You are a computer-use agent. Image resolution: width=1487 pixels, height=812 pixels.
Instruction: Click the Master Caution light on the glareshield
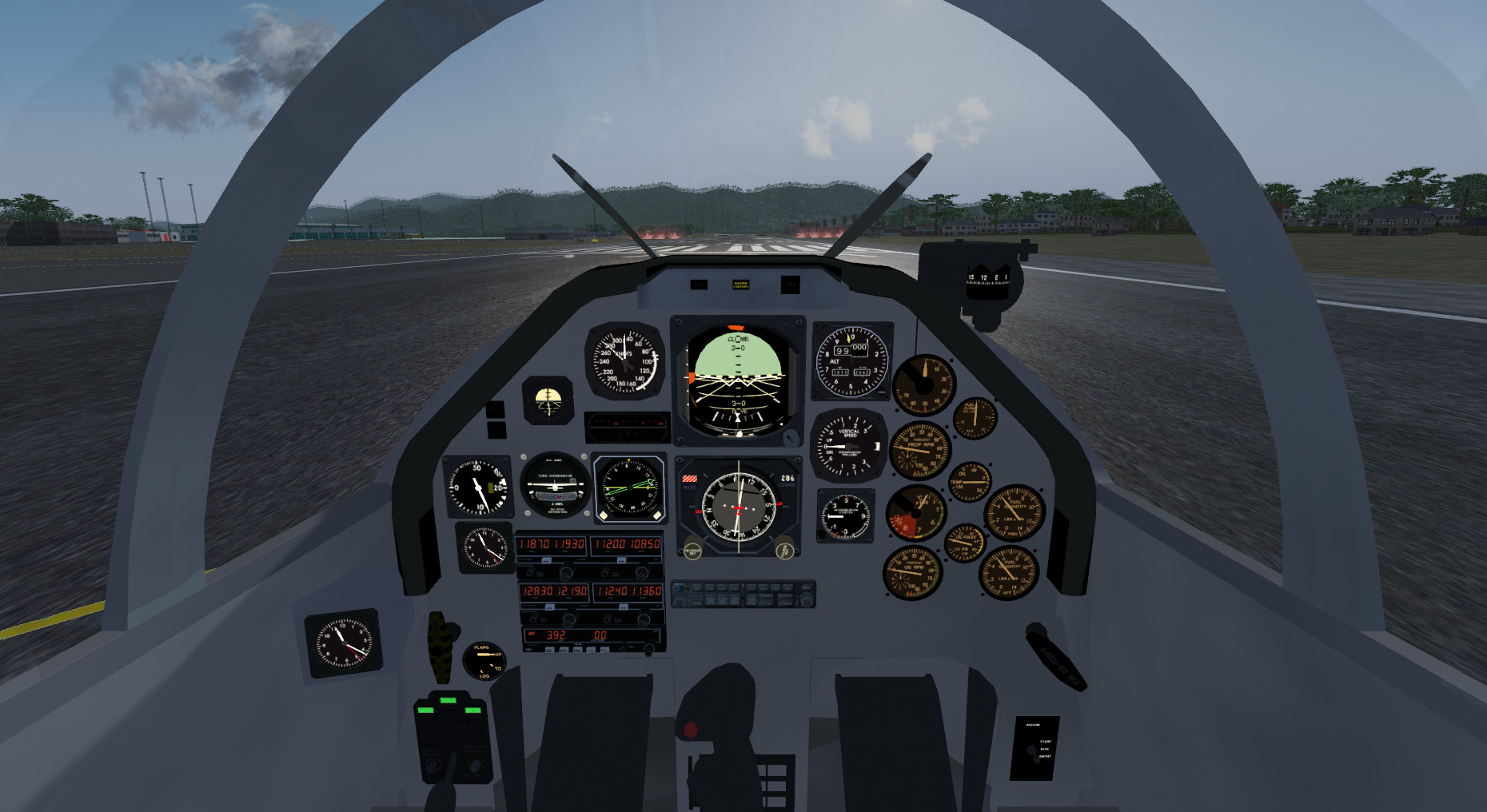(x=740, y=285)
